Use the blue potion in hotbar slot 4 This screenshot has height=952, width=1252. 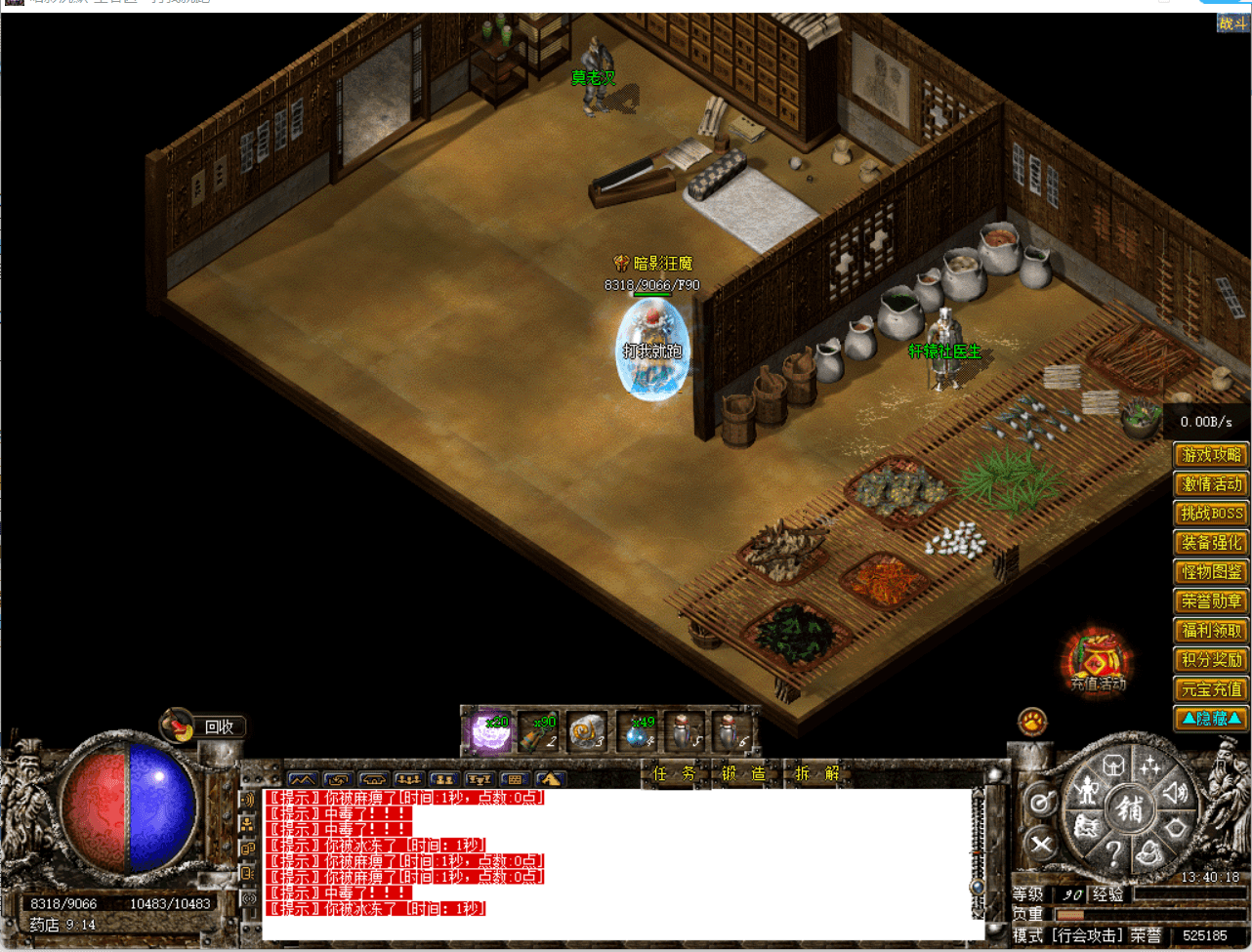click(x=639, y=732)
